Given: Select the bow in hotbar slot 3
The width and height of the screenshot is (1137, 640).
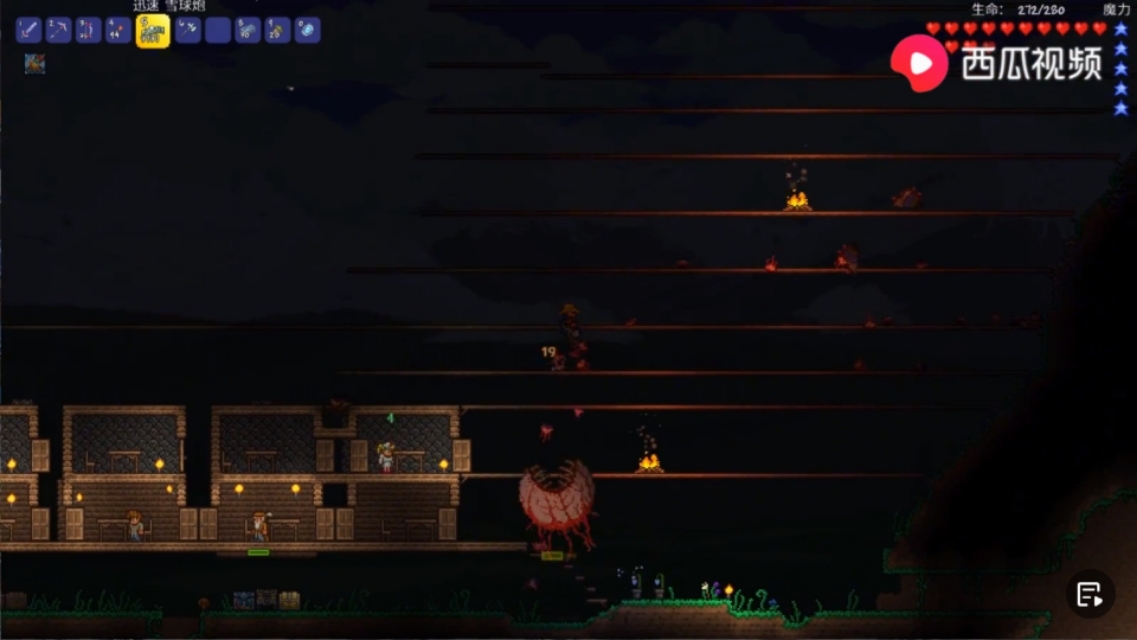Looking at the screenshot, I should tap(89, 30).
